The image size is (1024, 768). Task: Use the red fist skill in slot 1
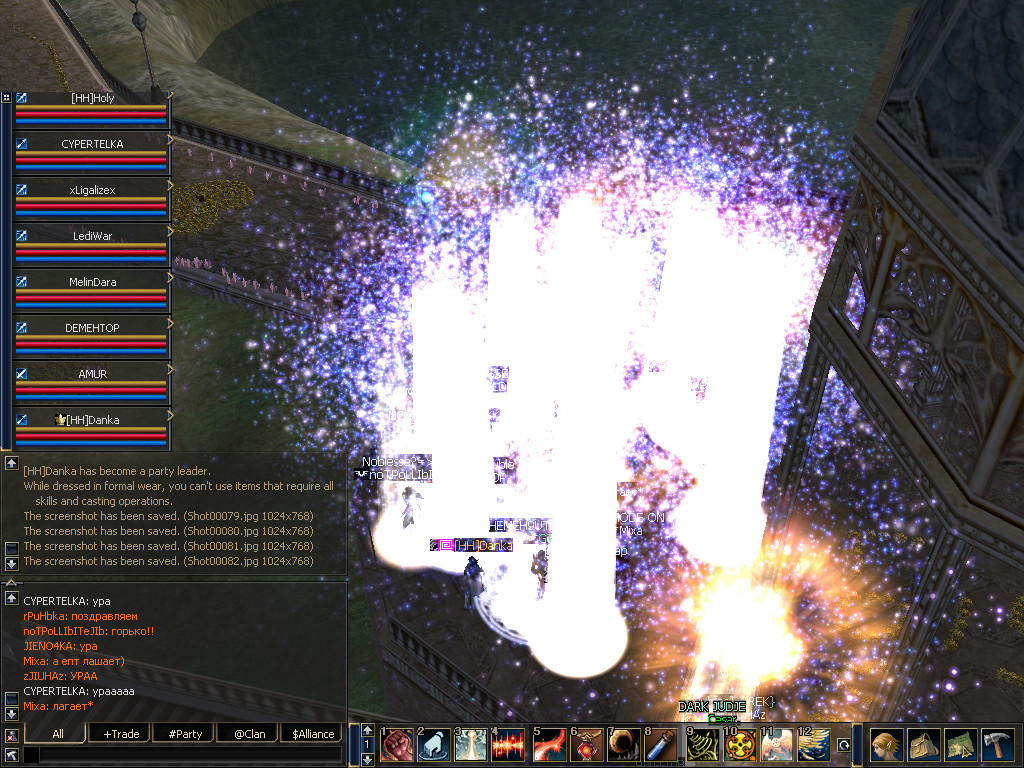(x=397, y=746)
